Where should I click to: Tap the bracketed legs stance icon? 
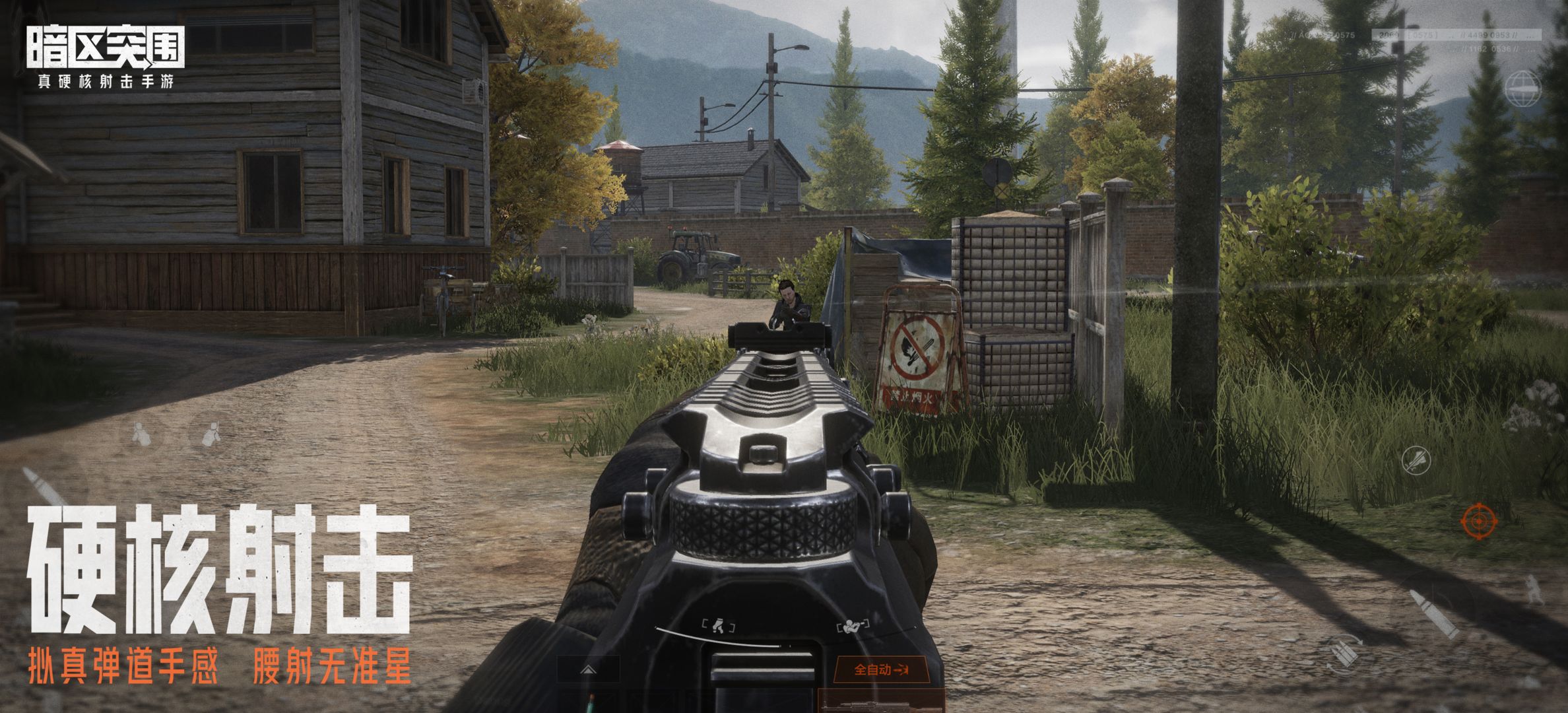[x=719, y=627]
